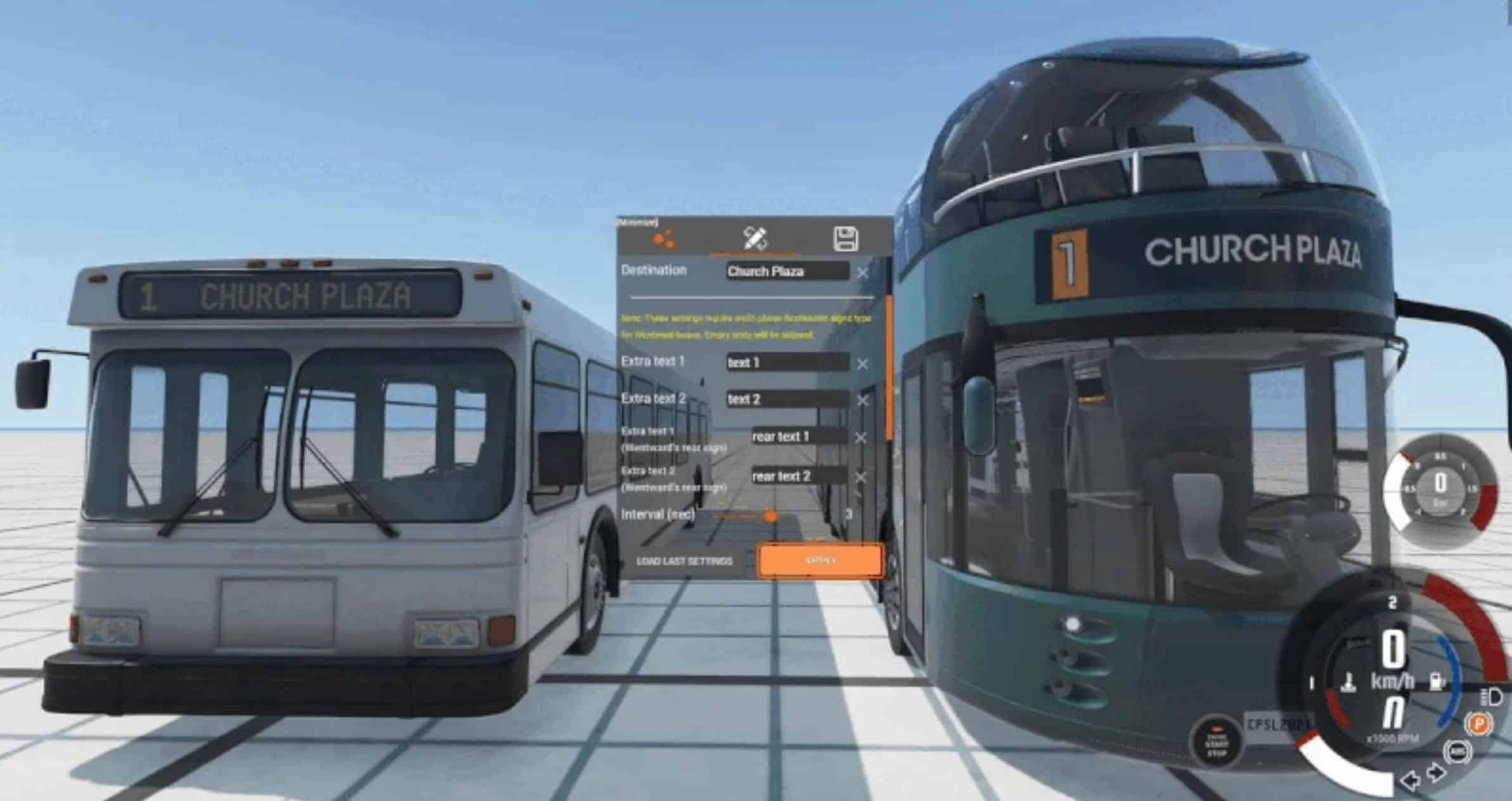The height and width of the screenshot is (801, 1512).
Task: Switch to the orange dots tab
Action: click(664, 239)
